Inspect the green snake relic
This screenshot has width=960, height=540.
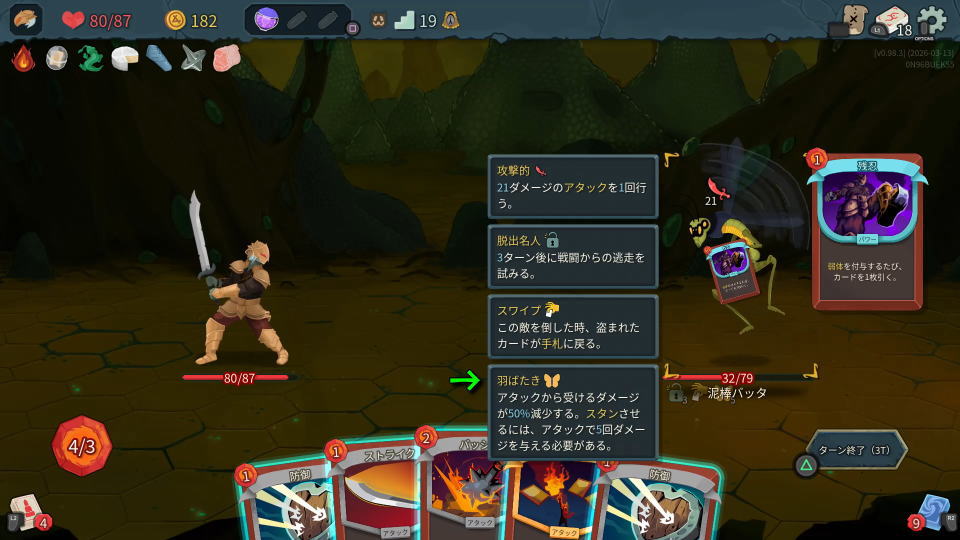[x=91, y=58]
